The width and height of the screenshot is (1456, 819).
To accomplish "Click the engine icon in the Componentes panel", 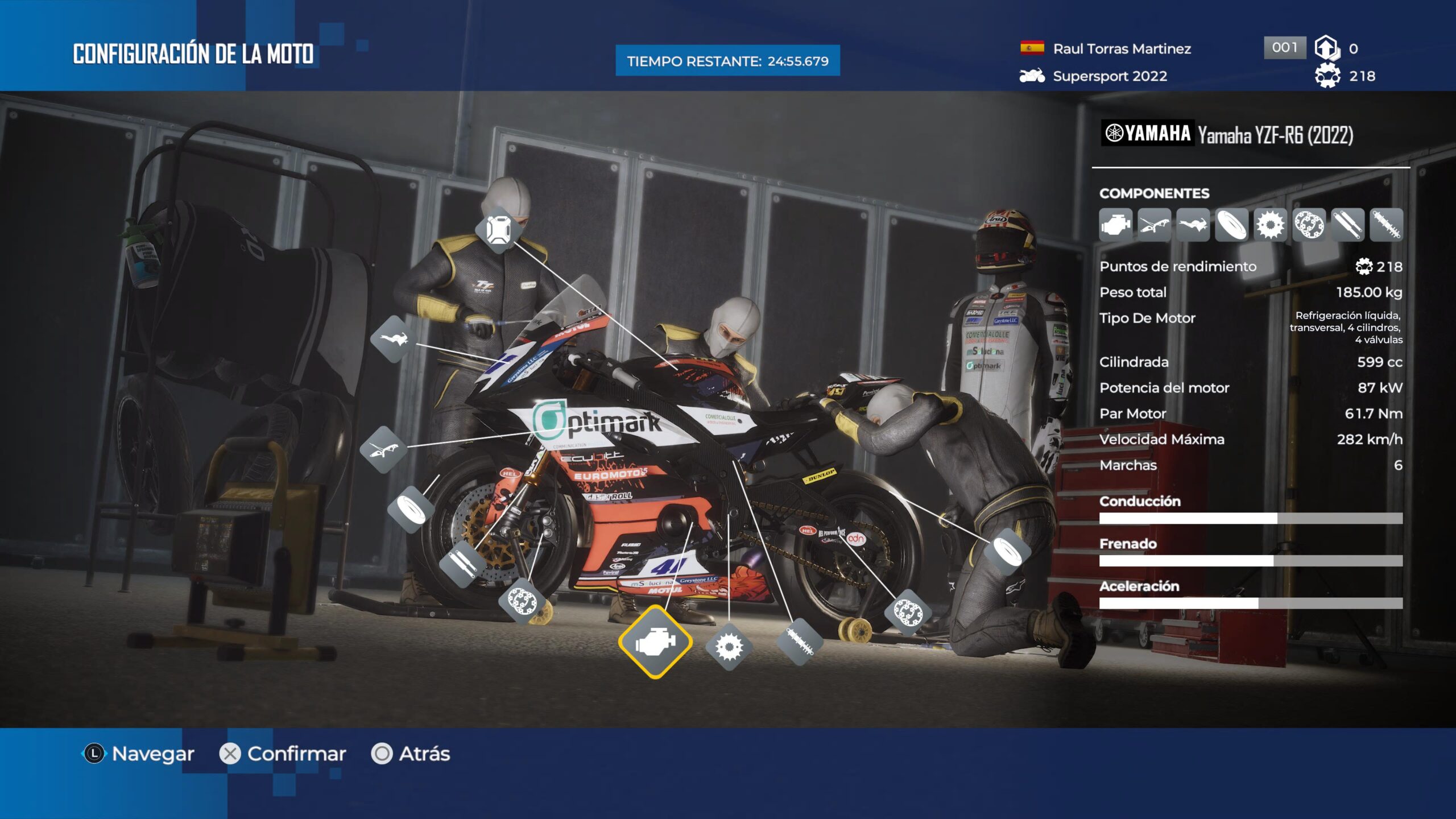I will pyautogui.click(x=1115, y=225).
